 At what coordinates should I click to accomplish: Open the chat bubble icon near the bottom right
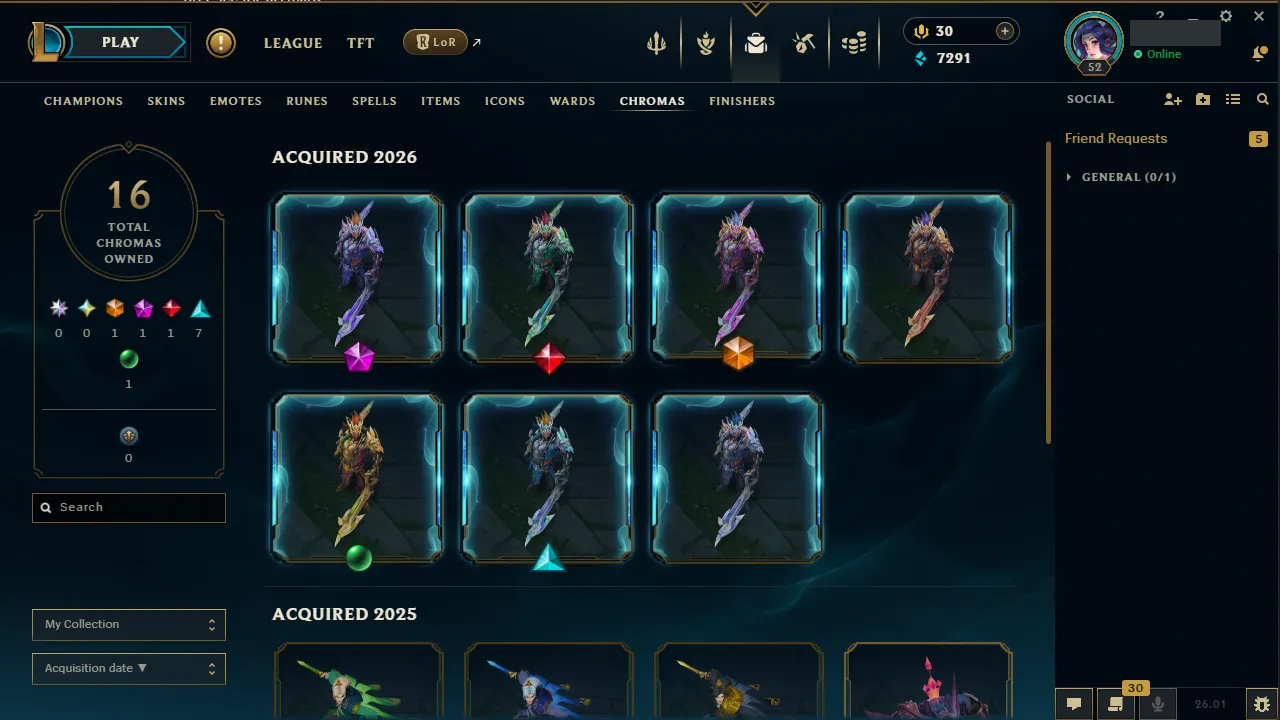[x=1073, y=703]
